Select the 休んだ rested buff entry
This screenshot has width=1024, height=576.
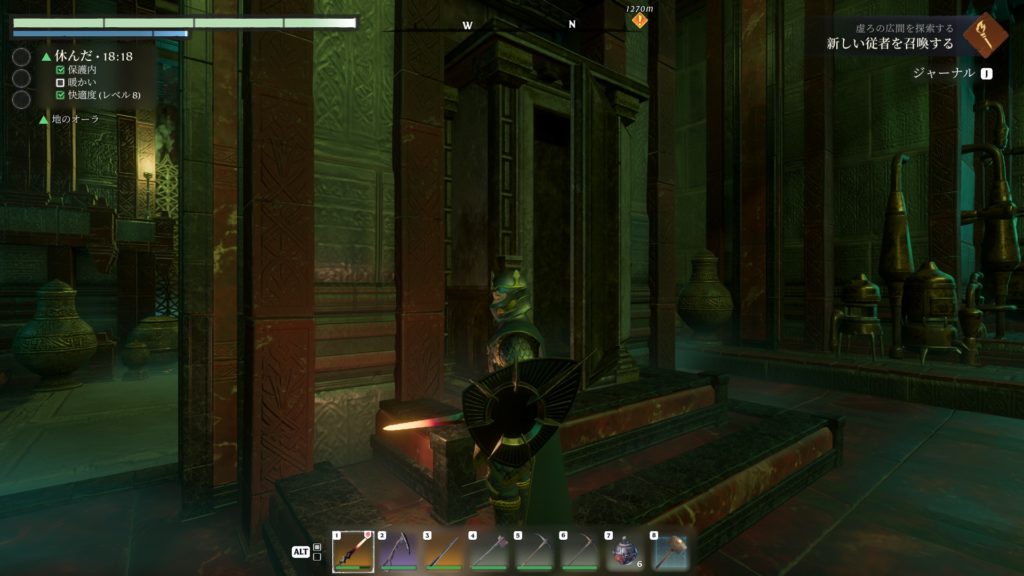92,57
